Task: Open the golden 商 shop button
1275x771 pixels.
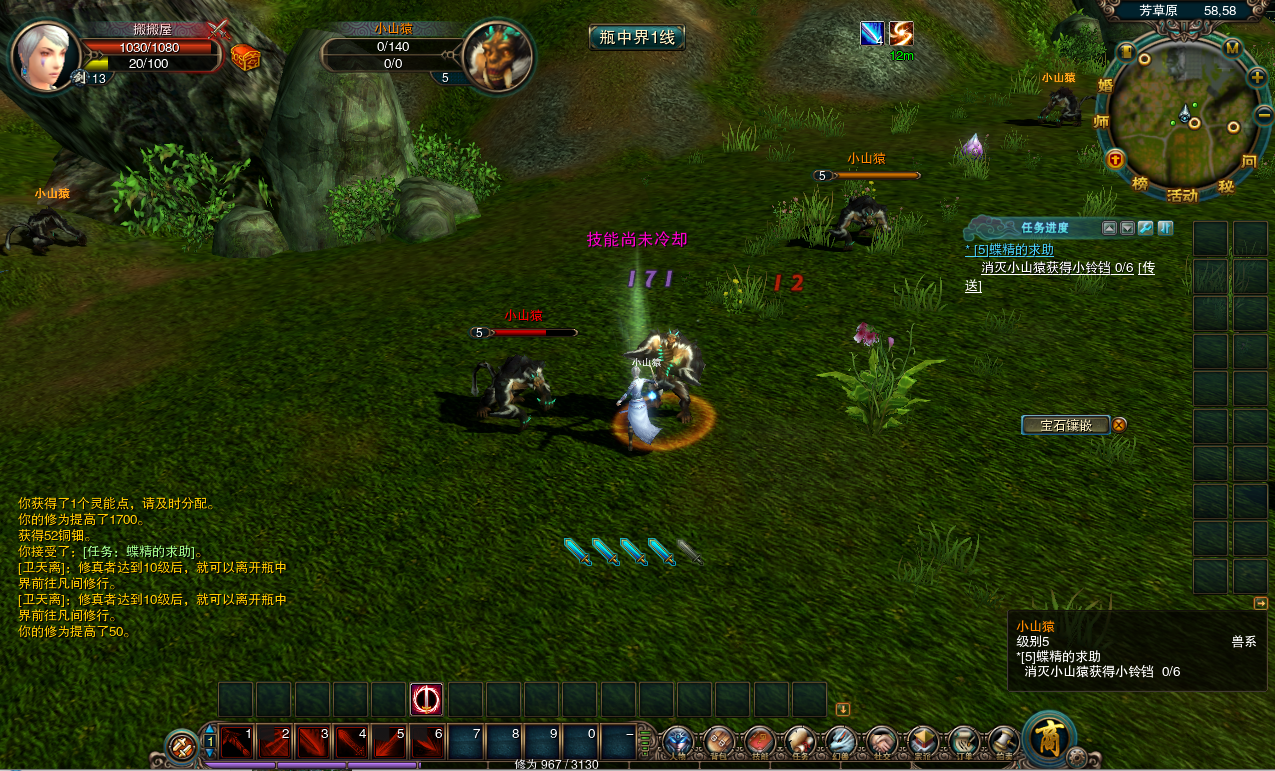Action: [x=1048, y=740]
